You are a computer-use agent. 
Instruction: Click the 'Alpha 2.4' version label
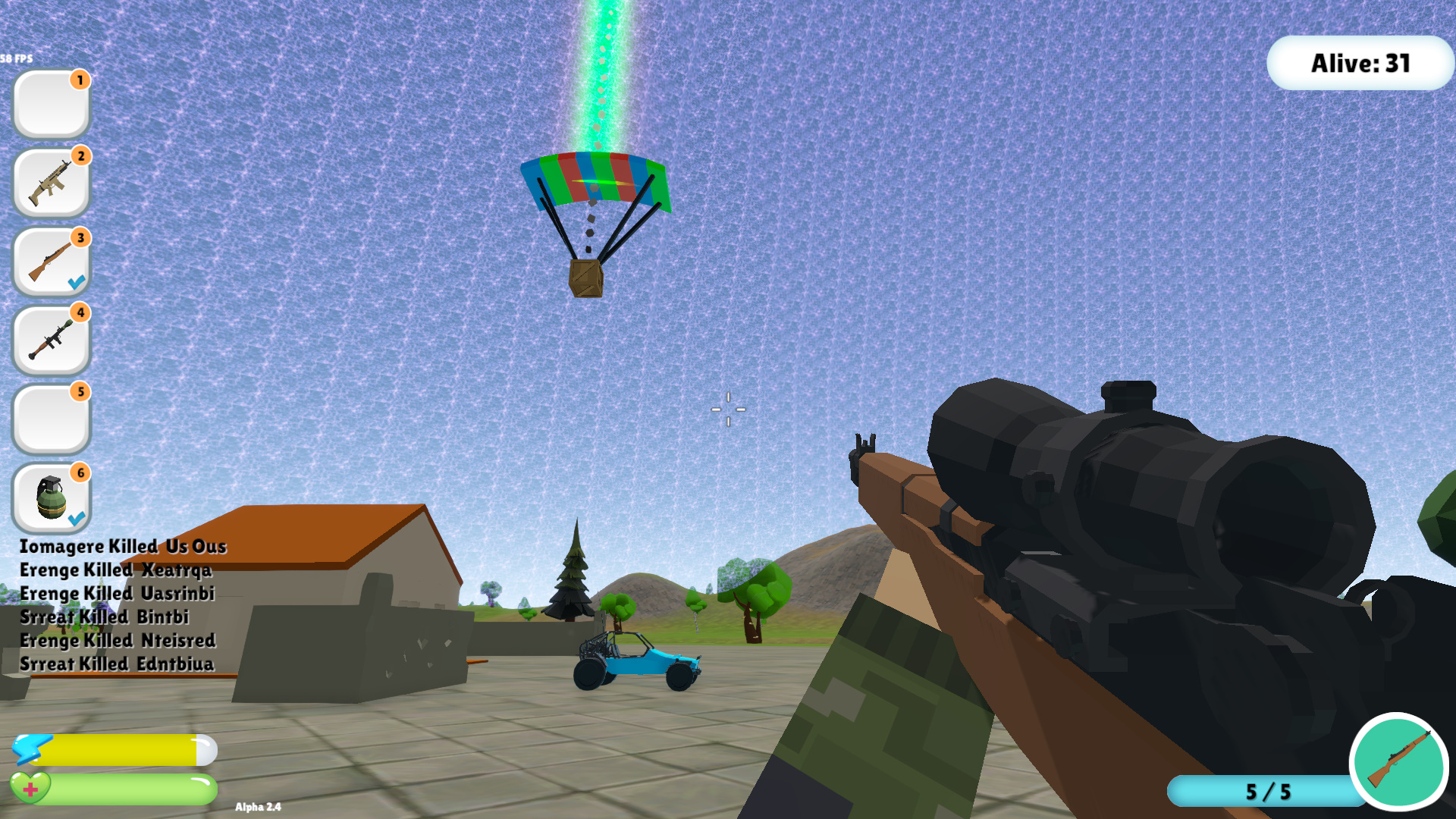(259, 807)
